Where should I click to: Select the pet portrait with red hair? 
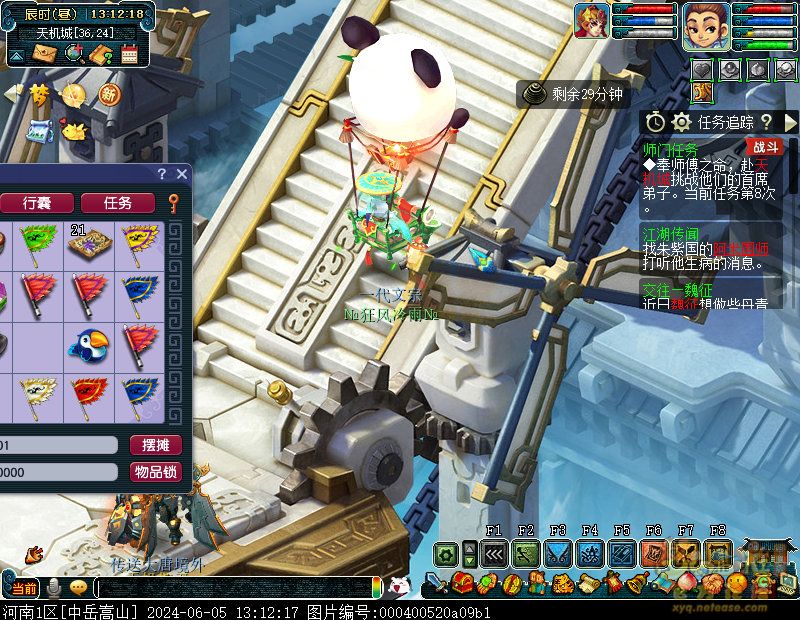pos(592,22)
